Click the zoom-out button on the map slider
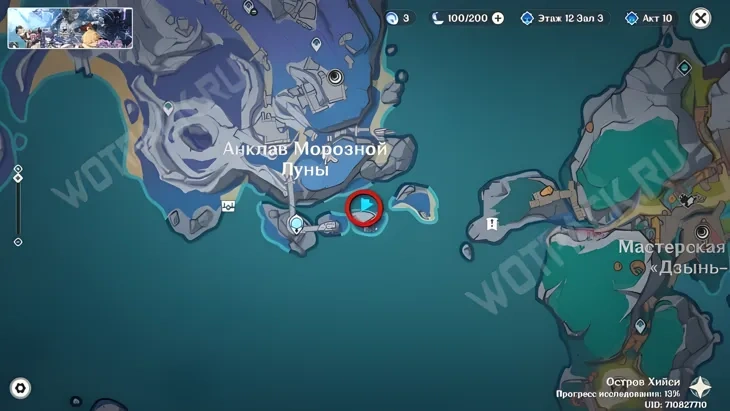The image size is (730, 411). tap(18, 242)
